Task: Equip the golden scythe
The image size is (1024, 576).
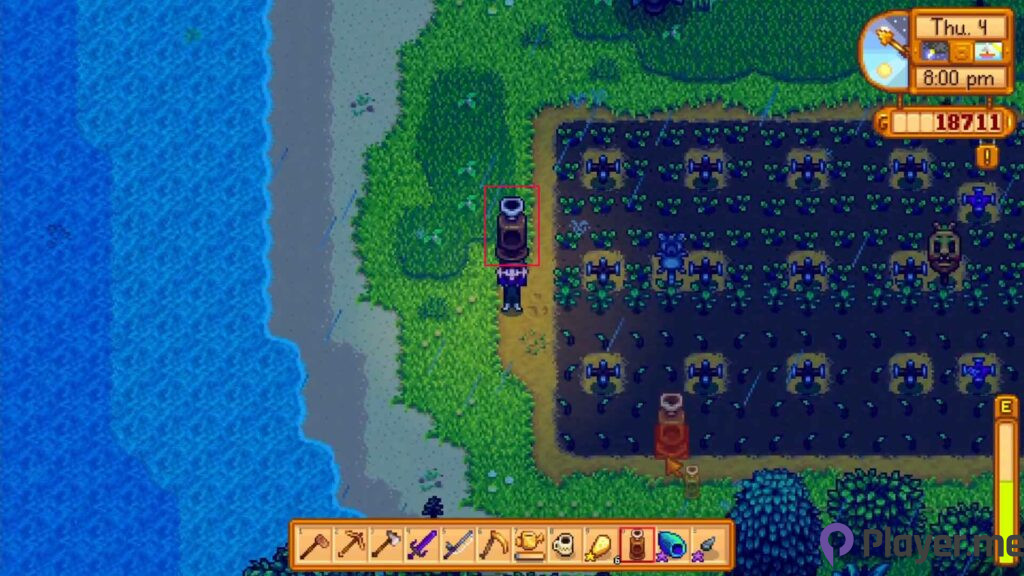Action: (493, 544)
